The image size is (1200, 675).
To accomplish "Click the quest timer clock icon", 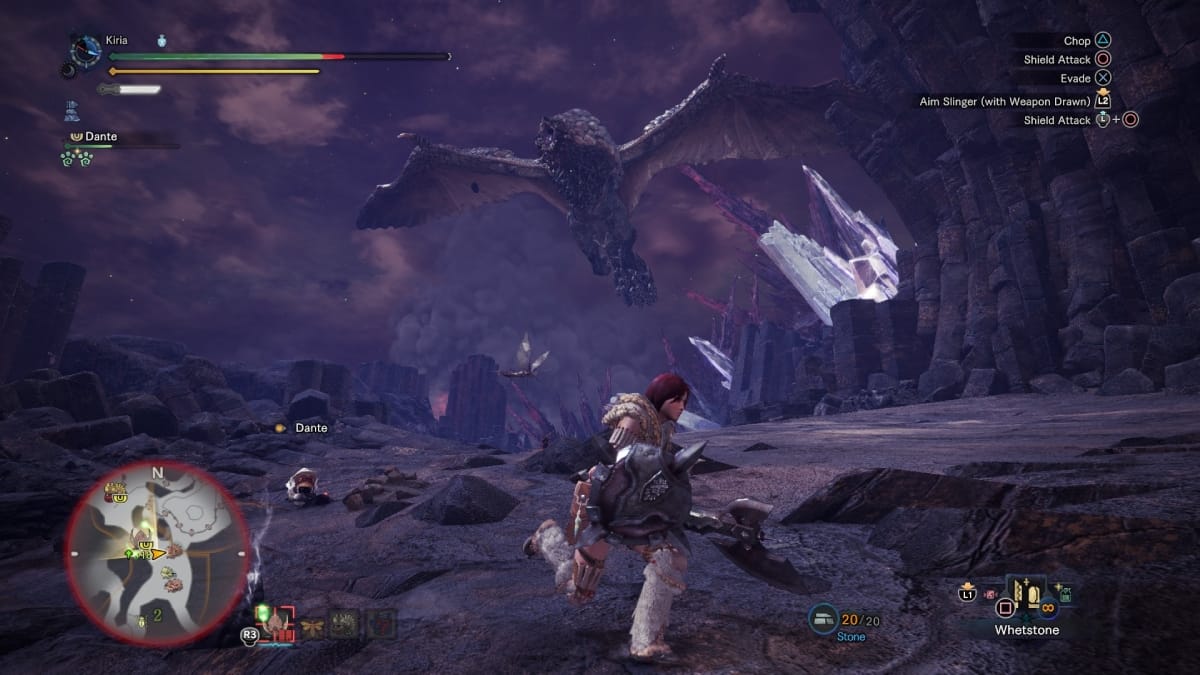I will click(86, 50).
